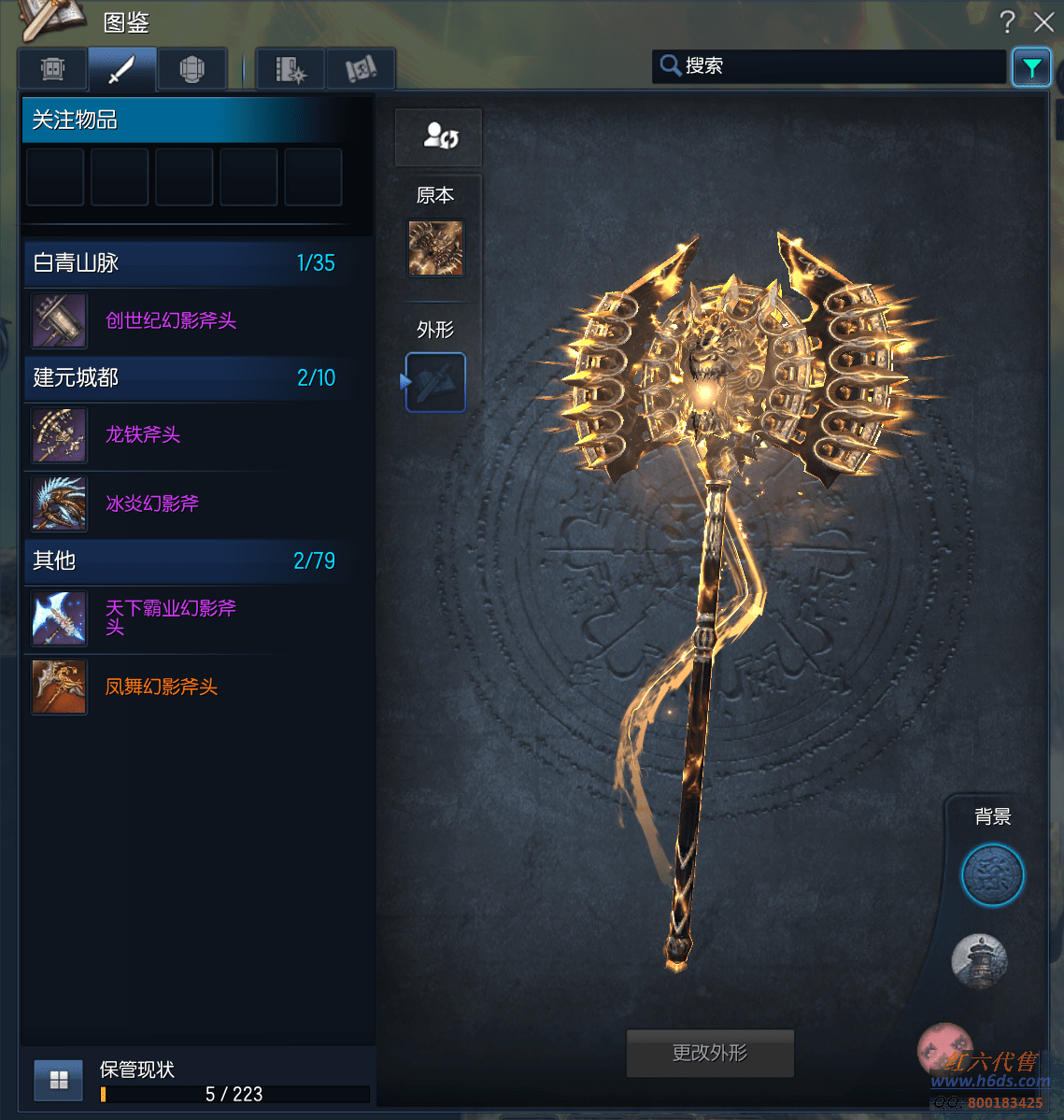Choose the blue emblem background

click(x=992, y=875)
